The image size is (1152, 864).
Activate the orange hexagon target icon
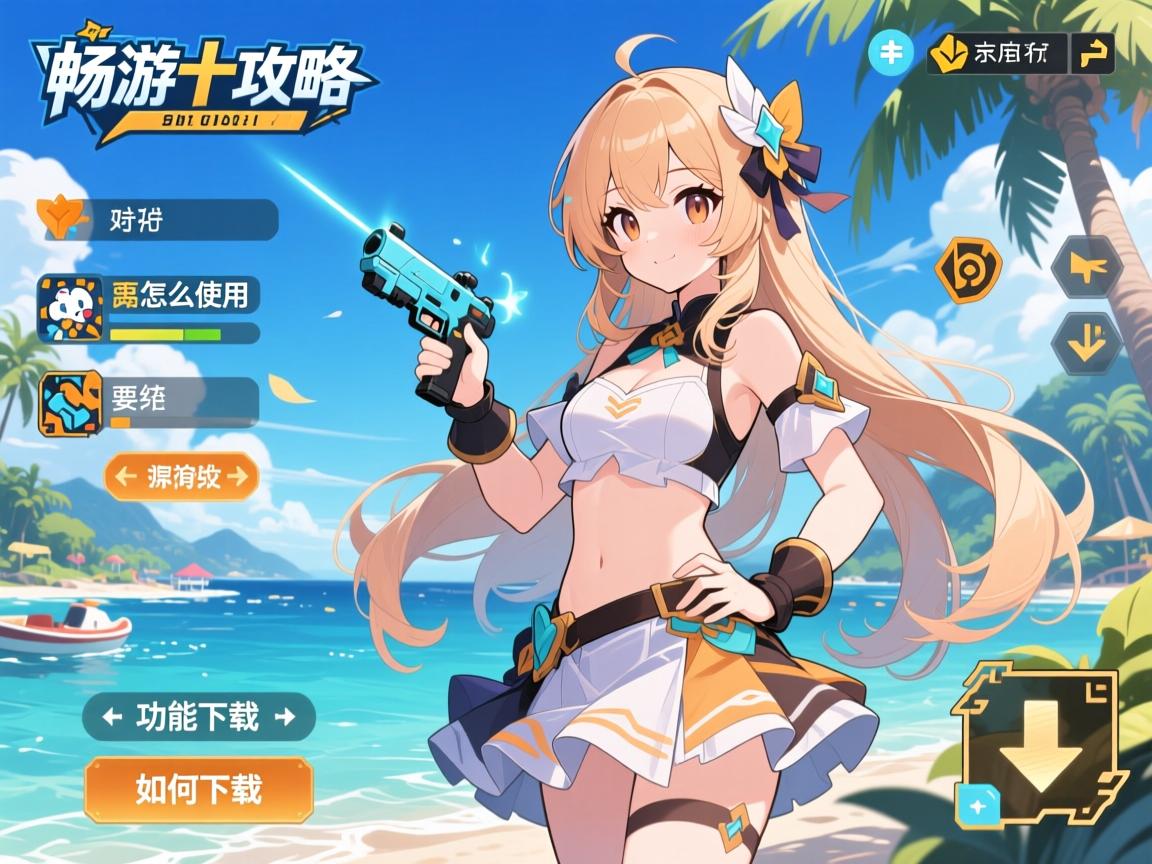coord(967,270)
